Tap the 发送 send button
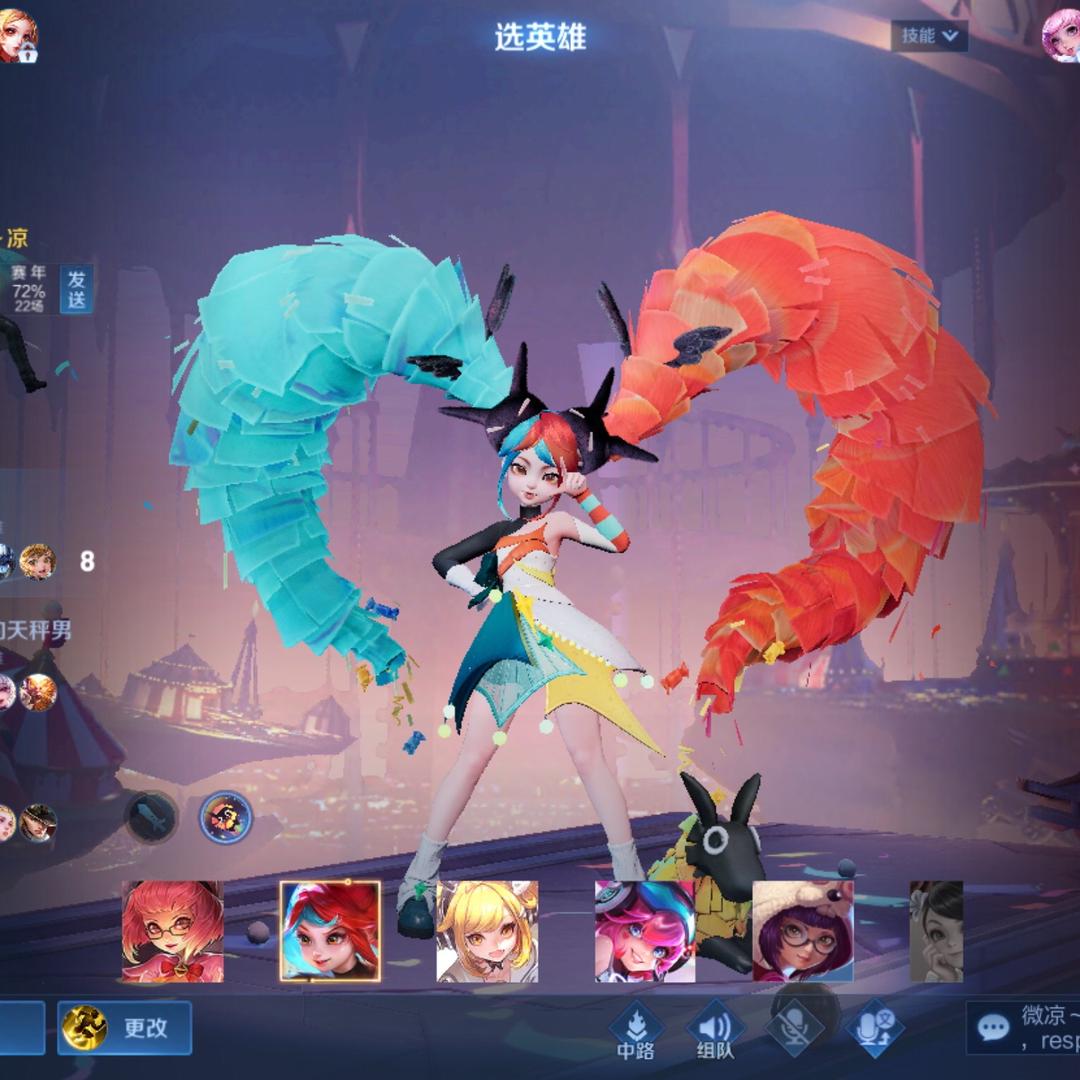This screenshot has width=1080, height=1080. coord(76,289)
